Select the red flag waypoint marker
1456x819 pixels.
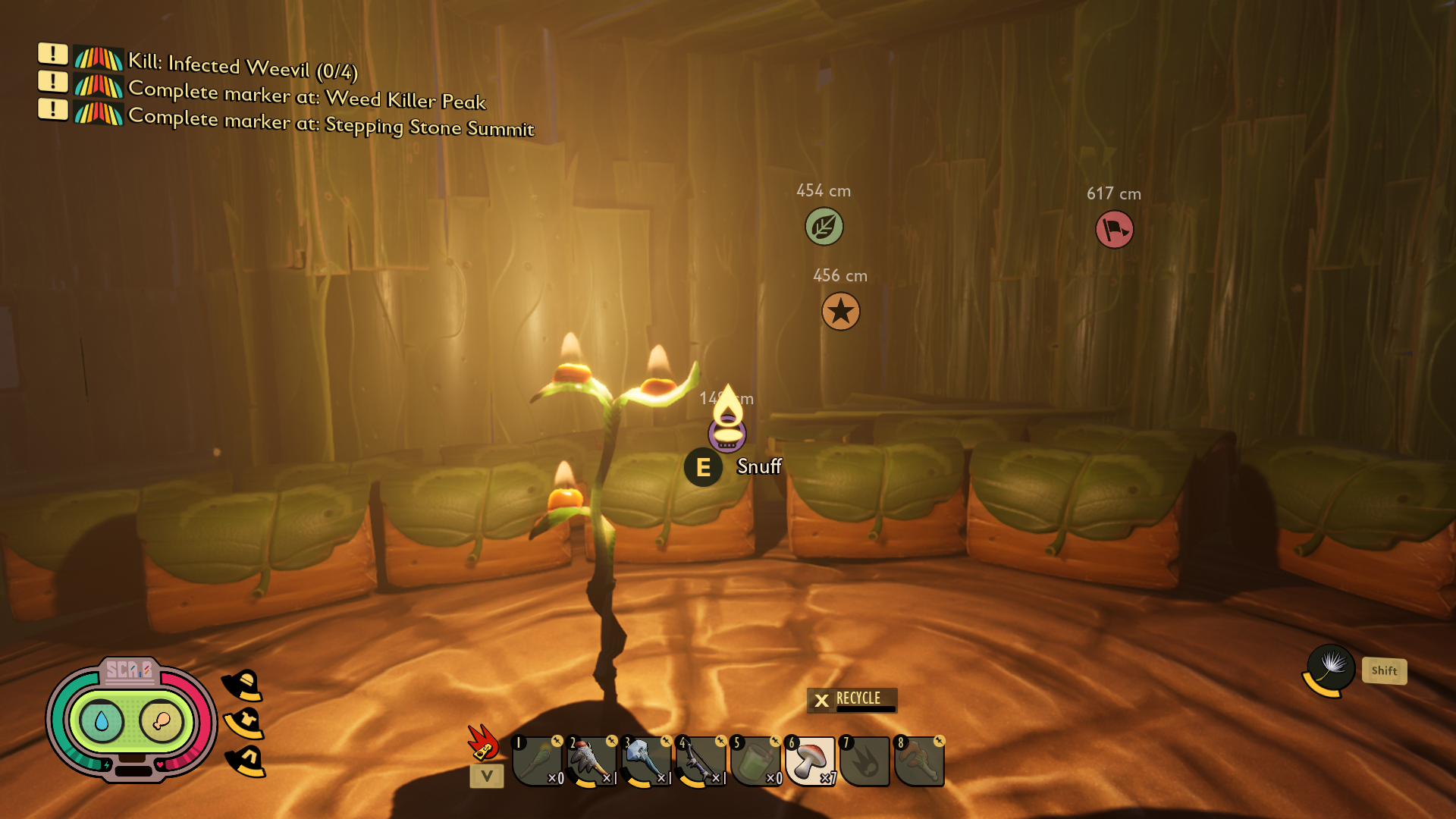(x=1114, y=229)
